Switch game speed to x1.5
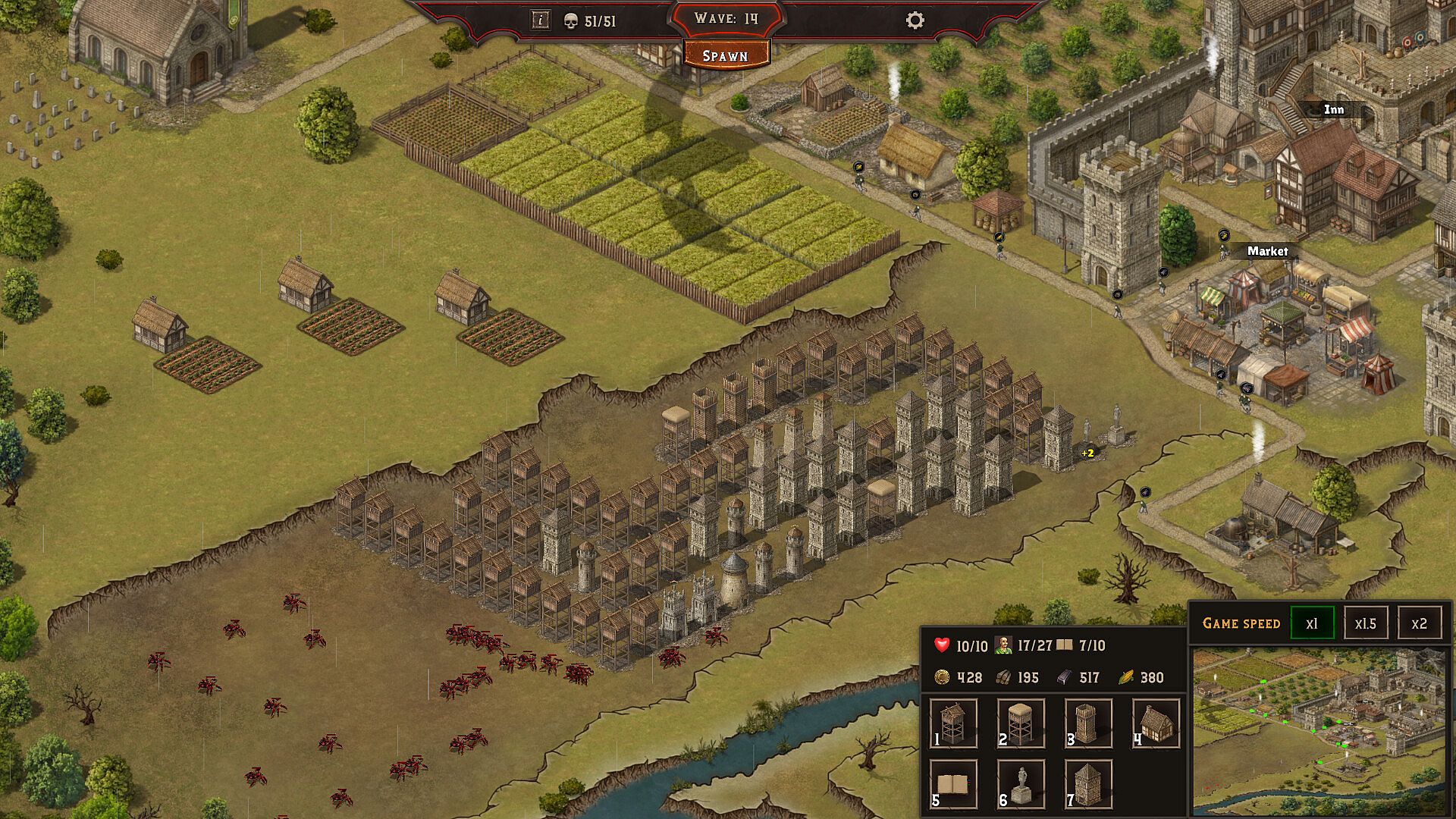Viewport: 1456px width, 819px height. click(1366, 623)
